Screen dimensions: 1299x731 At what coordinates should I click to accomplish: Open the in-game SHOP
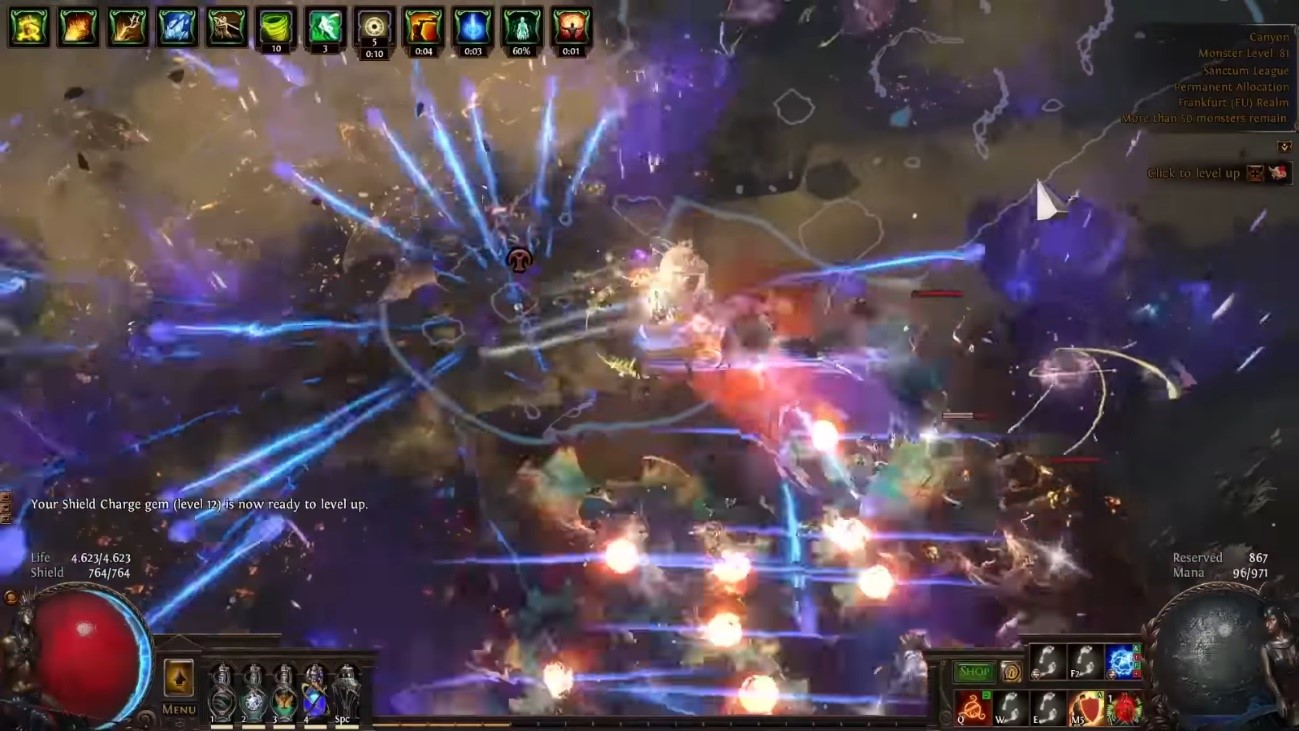click(x=974, y=671)
